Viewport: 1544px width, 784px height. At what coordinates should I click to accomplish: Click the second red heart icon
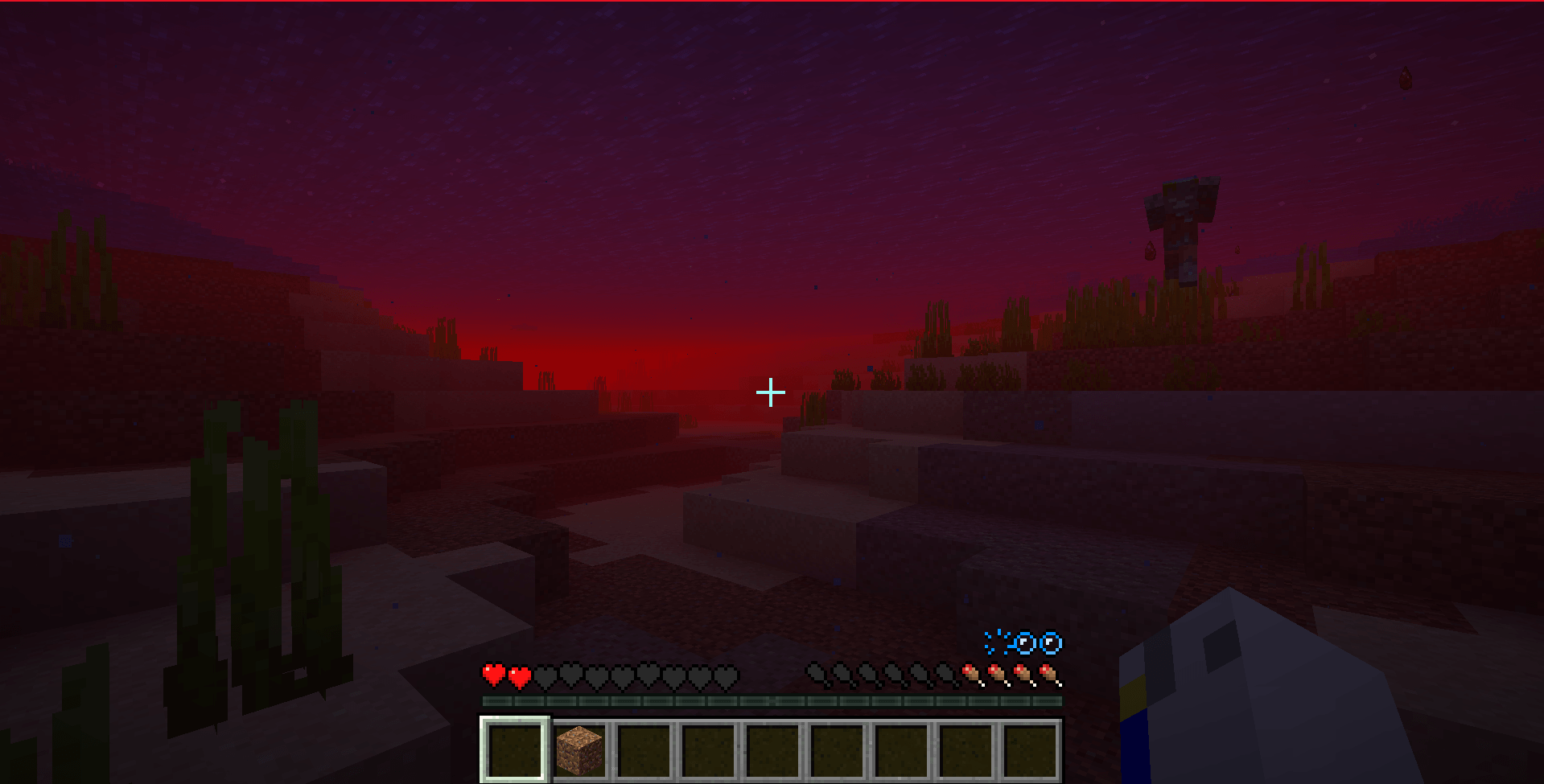tap(519, 675)
